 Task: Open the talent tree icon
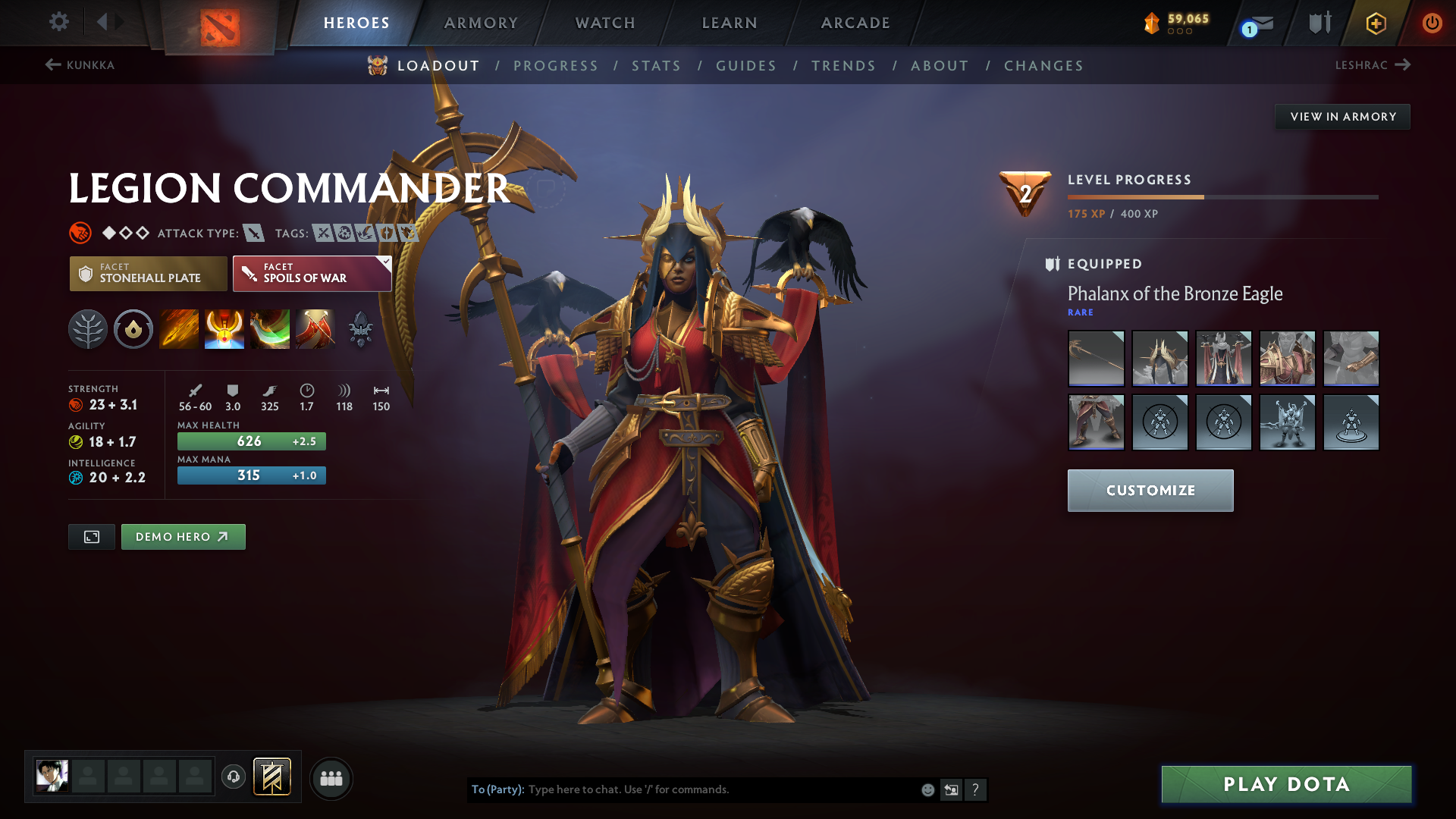(88, 329)
